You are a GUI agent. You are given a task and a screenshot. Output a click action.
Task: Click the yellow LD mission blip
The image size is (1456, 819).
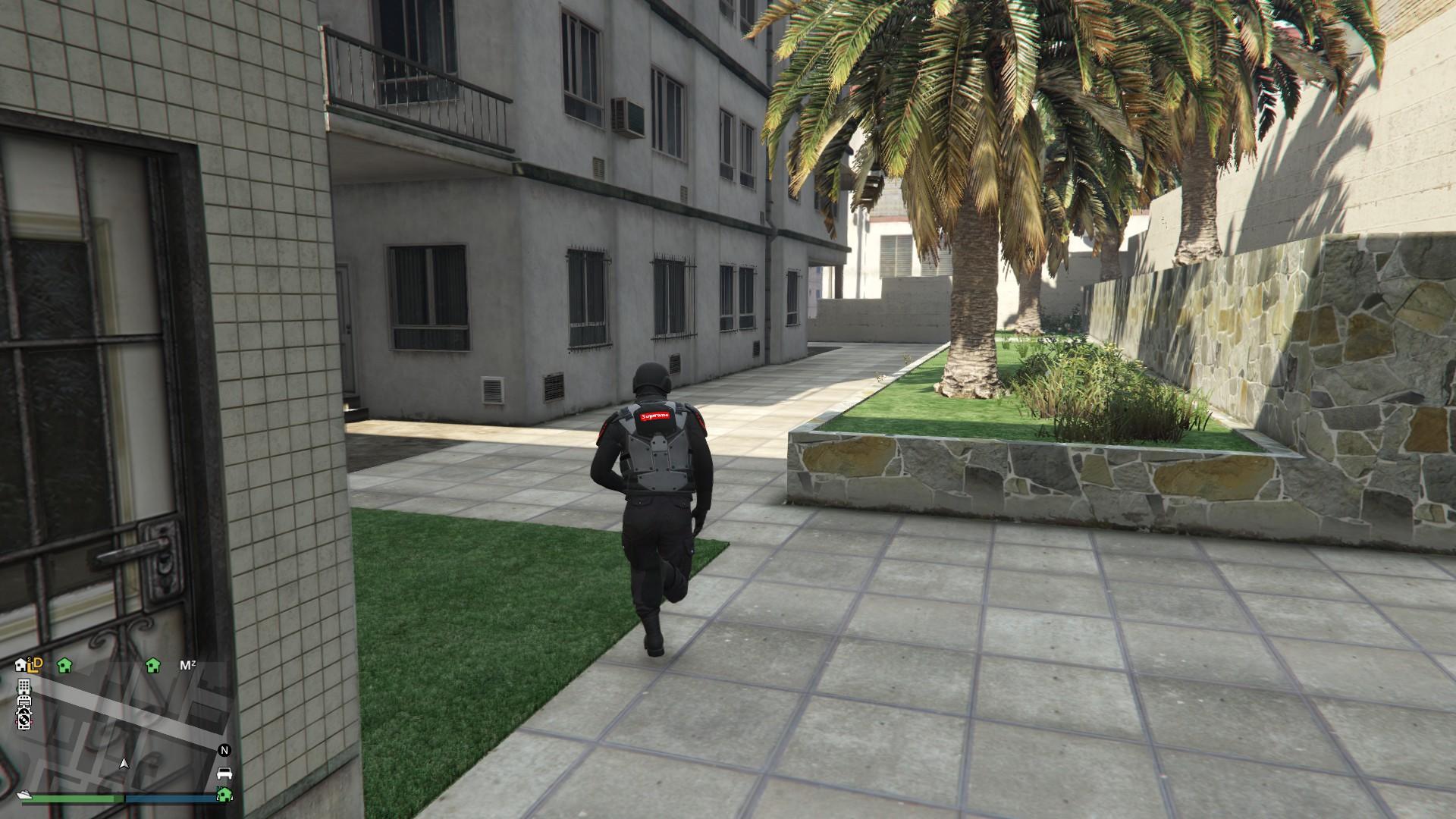point(35,665)
